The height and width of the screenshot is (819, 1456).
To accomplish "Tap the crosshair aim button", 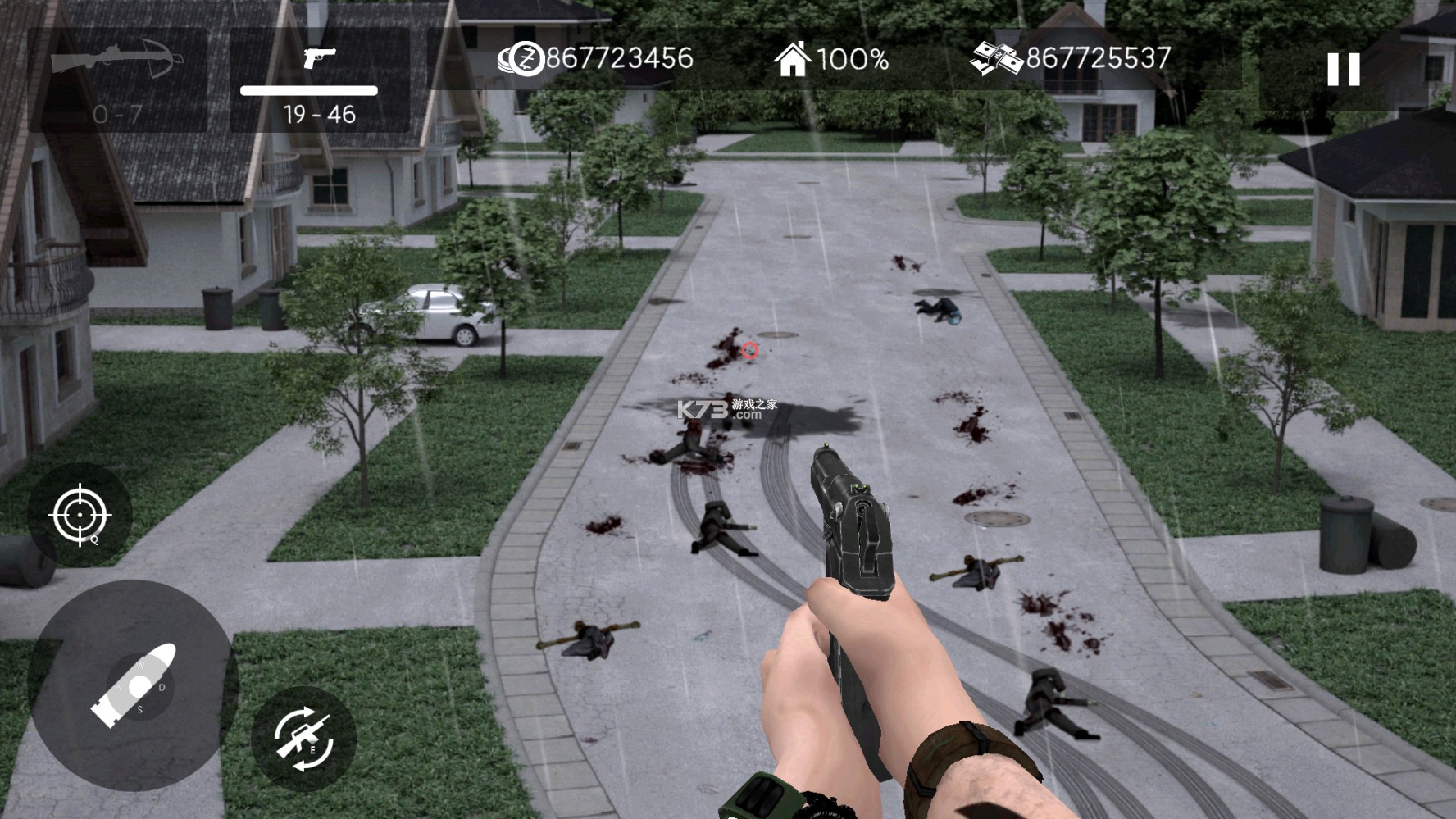I will click(80, 515).
